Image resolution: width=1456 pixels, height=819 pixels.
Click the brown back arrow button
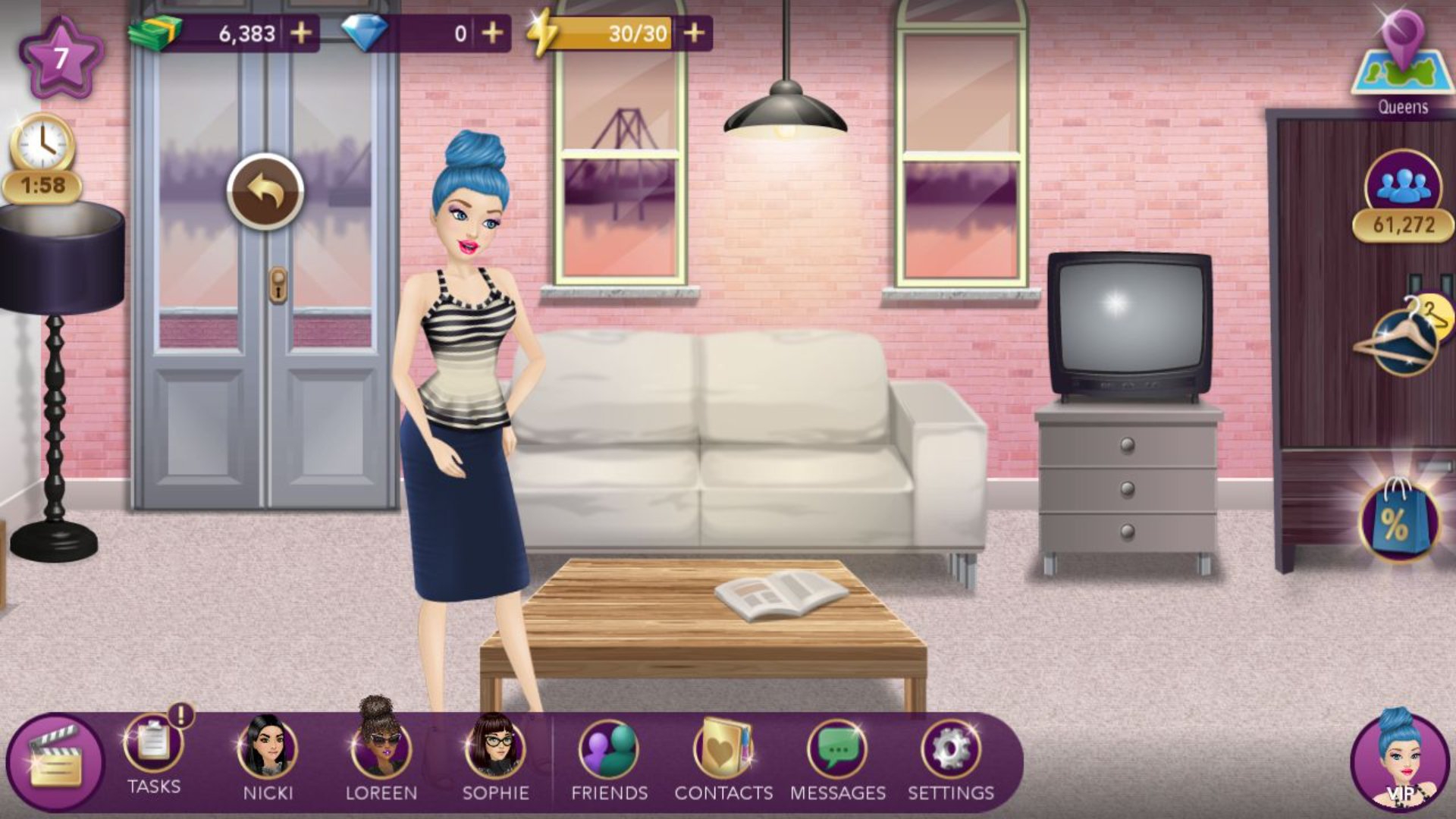tap(265, 193)
